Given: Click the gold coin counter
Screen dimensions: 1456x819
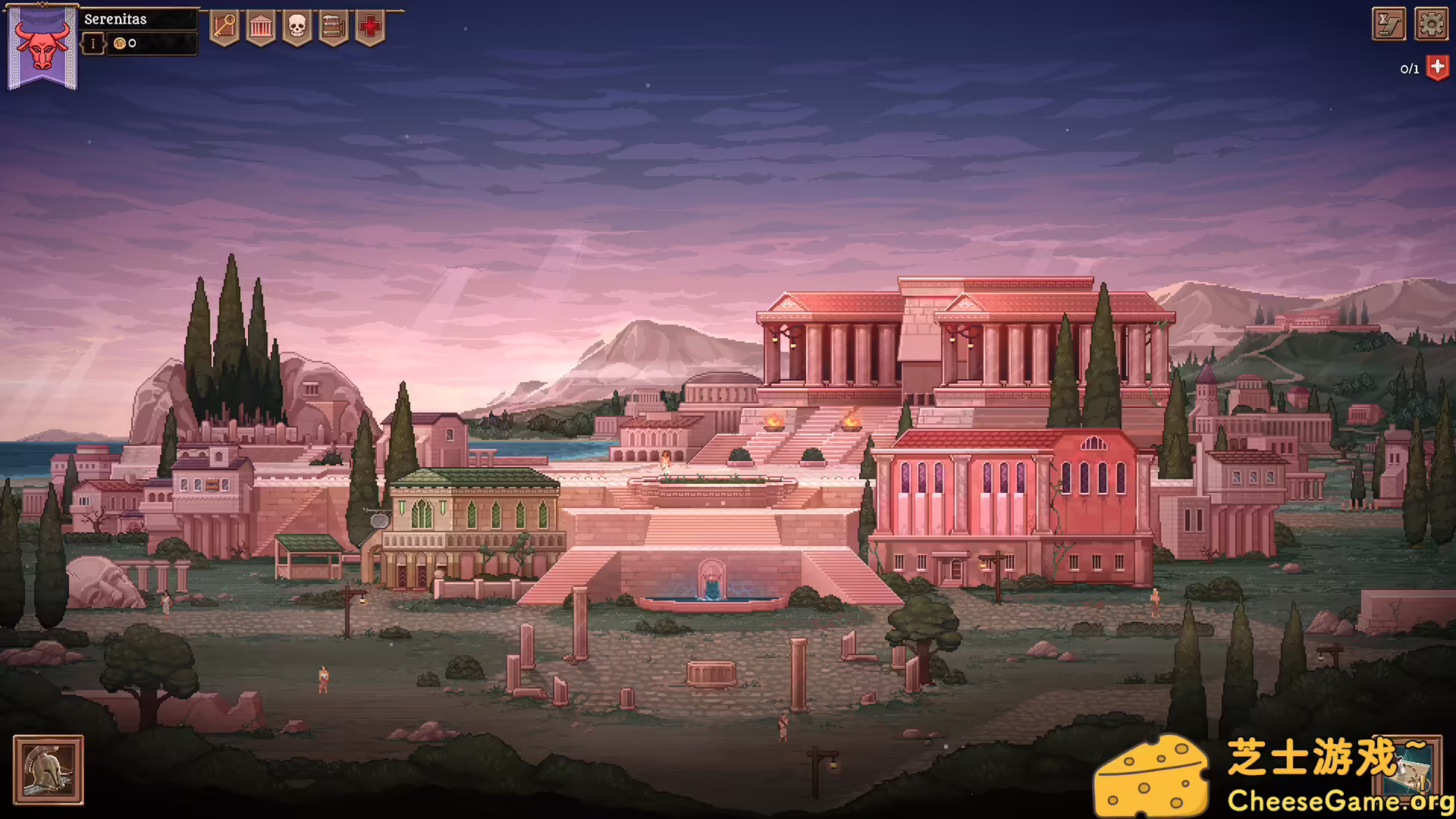Looking at the screenshot, I should tap(125, 43).
